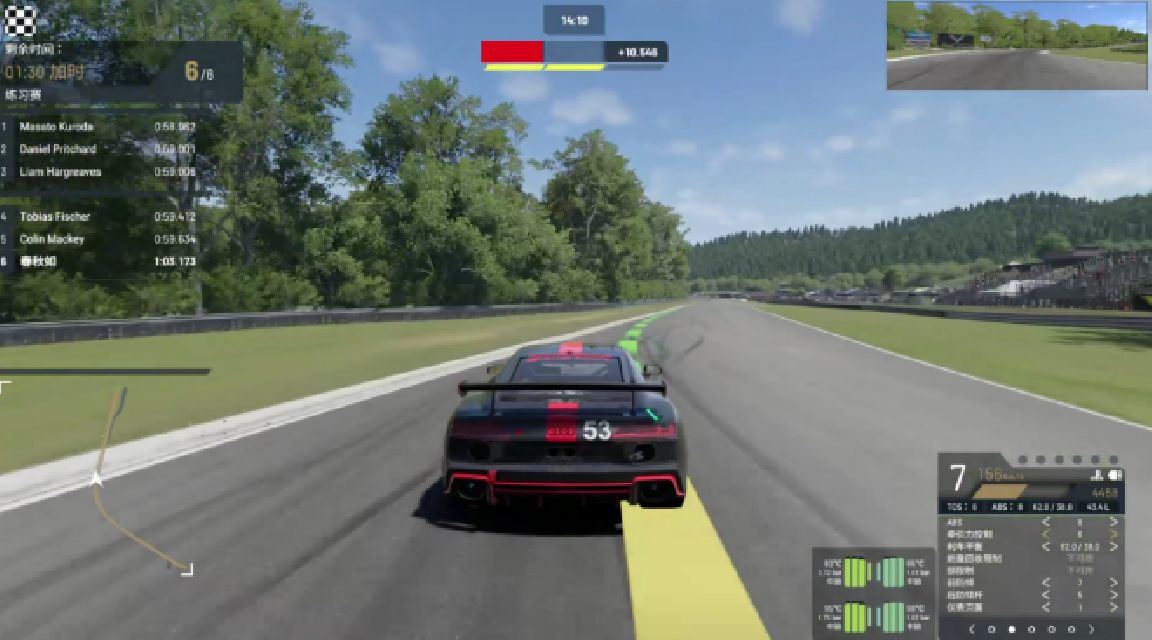The width and height of the screenshot is (1152, 640).
Task: Raise traction control (牵引力控制) using right arrow
Action: pyautogui.click(x=1113, y=534)
